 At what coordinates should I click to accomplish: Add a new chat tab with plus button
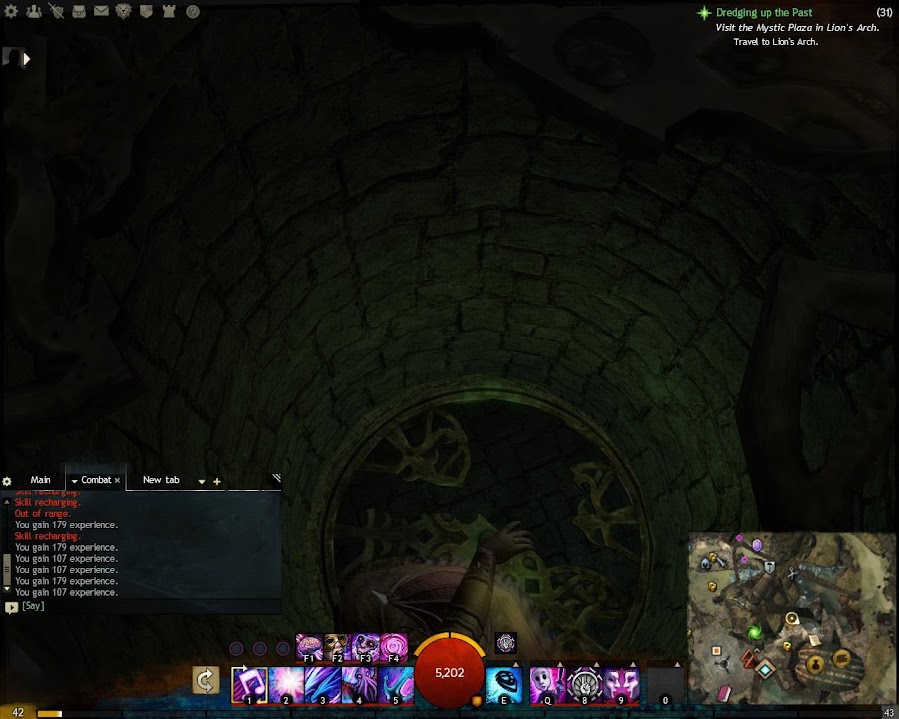tap(217, 482)
